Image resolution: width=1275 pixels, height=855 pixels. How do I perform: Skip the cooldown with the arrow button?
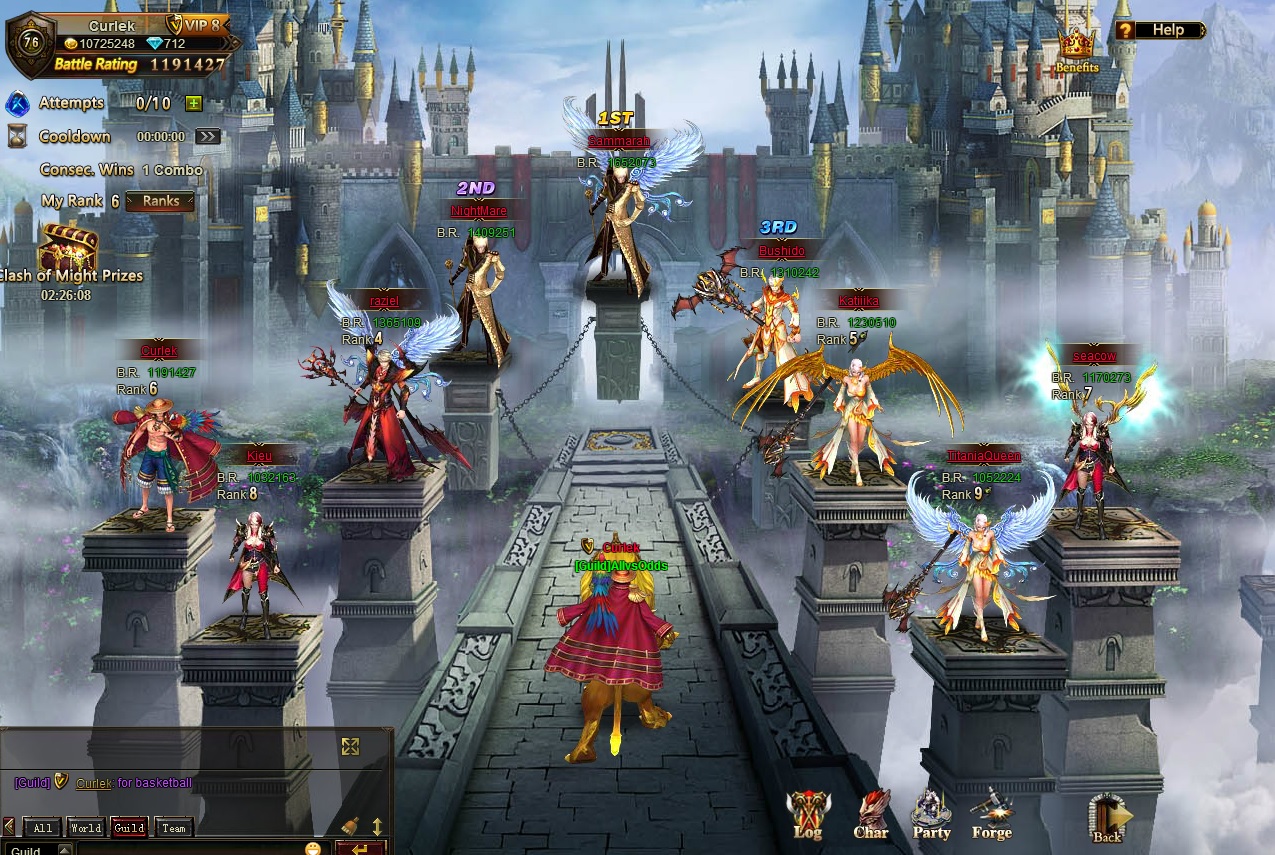click(x=207, y=137)
